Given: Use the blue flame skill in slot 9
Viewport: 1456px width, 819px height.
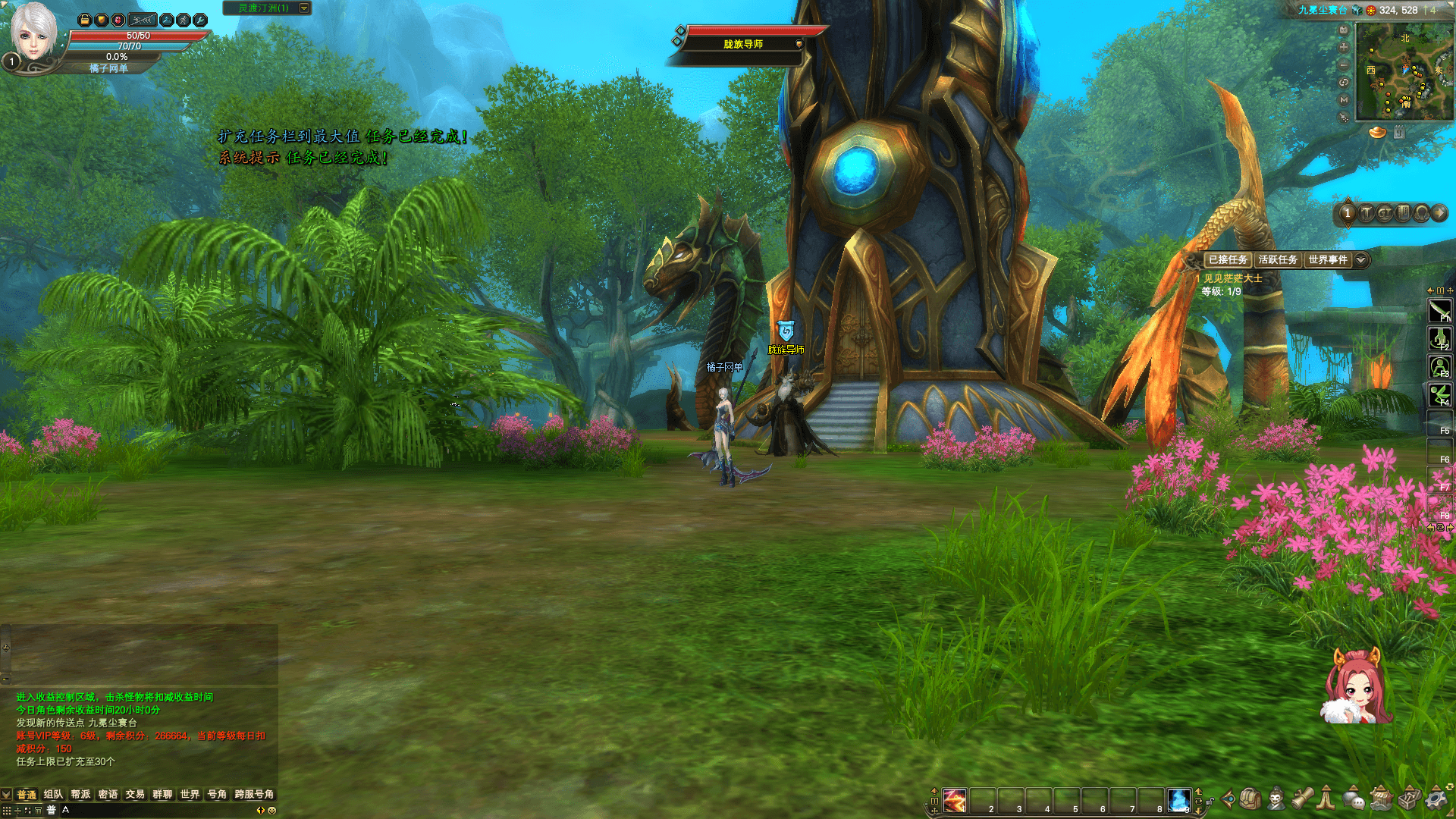Looking at the screenshot, I should 1178,800.
